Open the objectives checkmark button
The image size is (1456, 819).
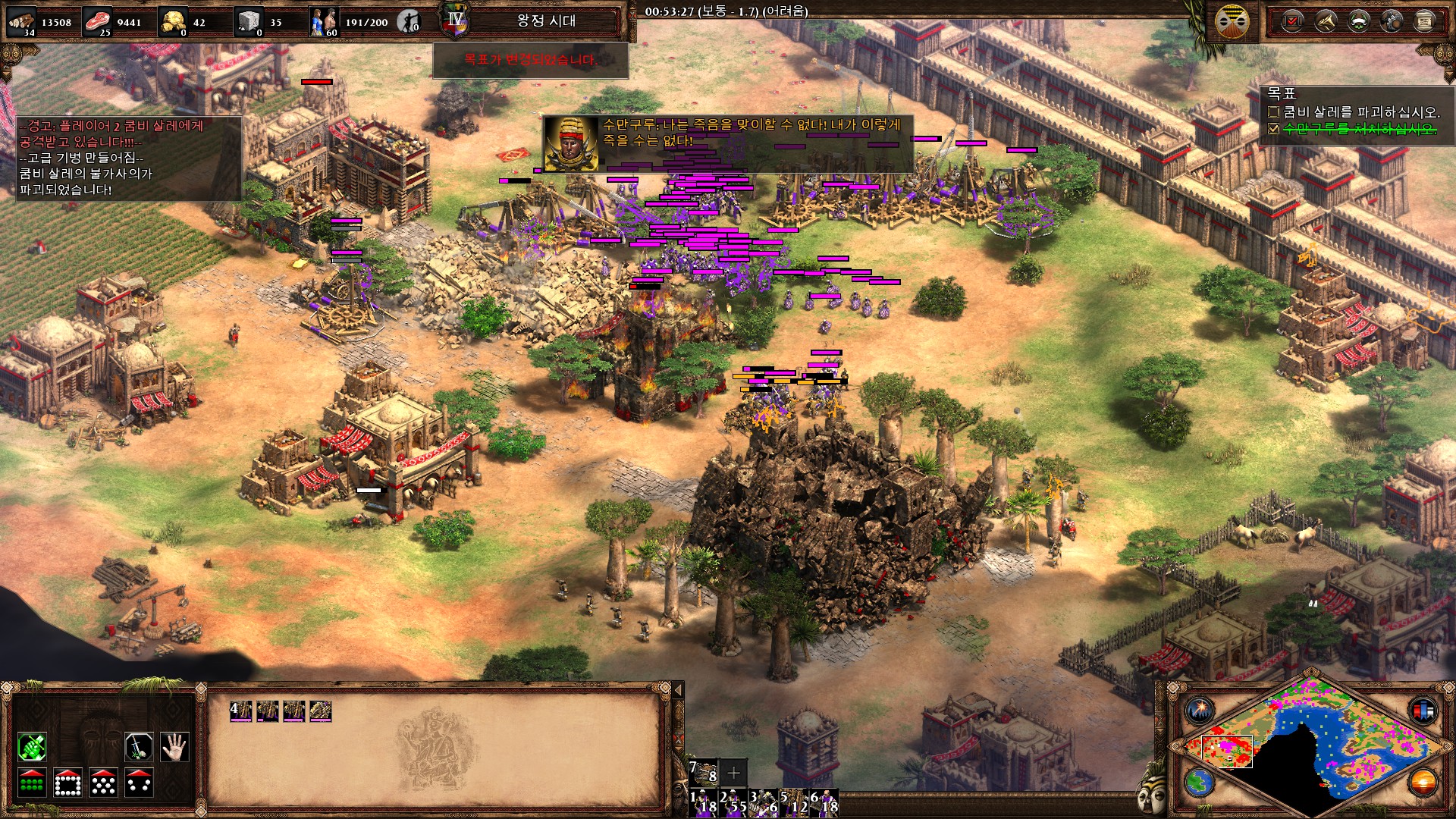click(x=1292, y=21)
